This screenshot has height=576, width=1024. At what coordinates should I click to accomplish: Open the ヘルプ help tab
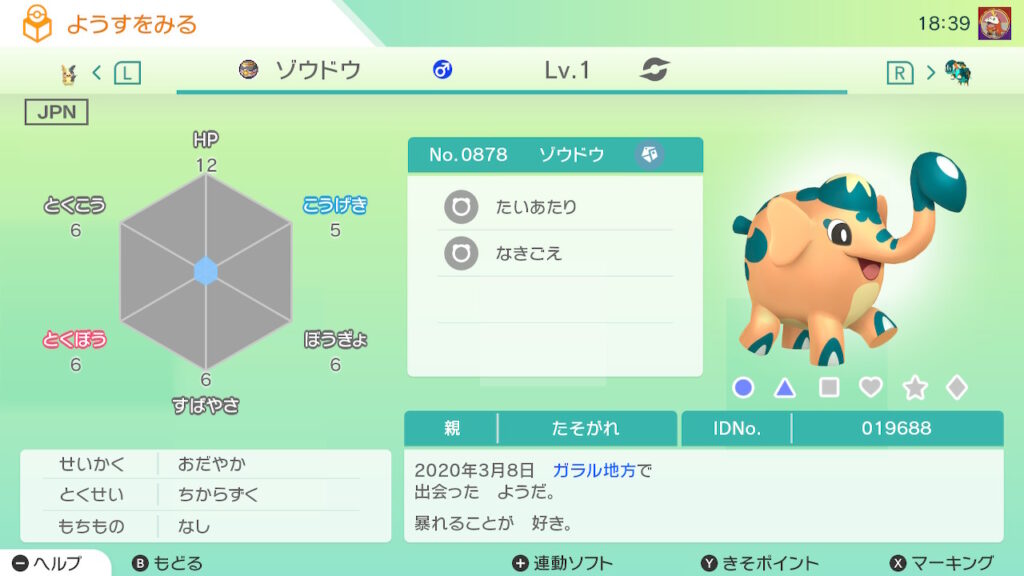click(x=48, y=563)
